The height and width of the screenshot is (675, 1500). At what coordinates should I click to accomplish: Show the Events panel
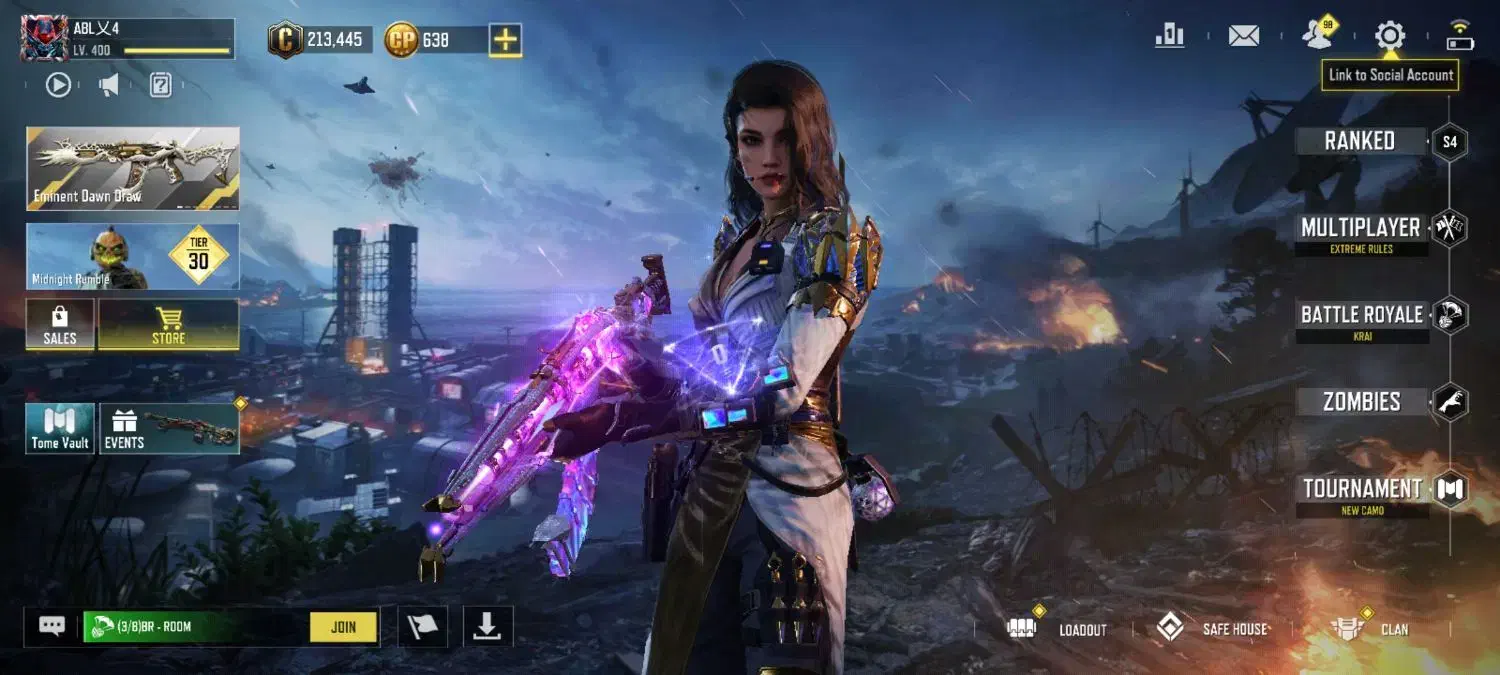(169, 429)
